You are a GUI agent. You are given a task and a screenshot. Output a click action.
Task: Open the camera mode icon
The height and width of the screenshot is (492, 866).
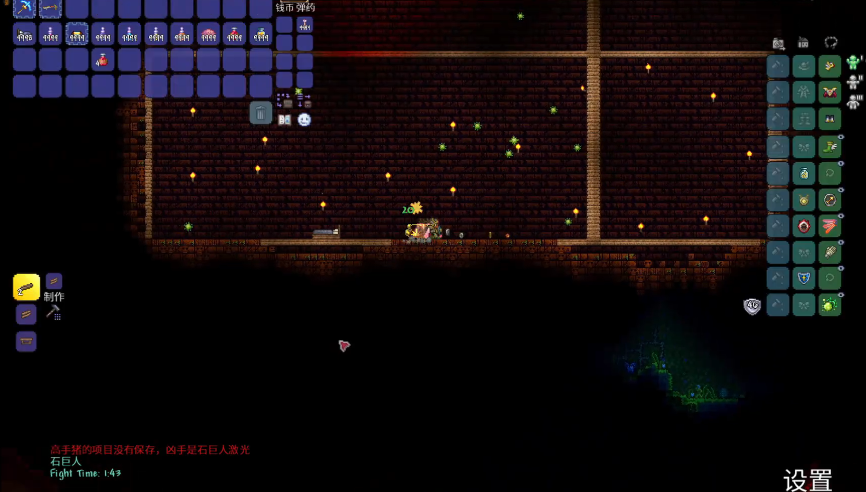(x=779, y=44)
